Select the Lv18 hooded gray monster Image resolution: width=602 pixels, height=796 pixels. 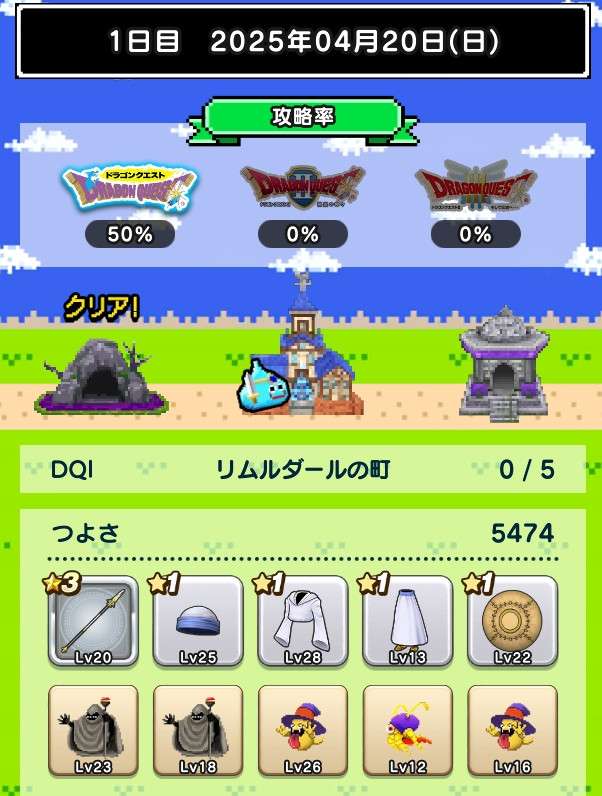coord(197,731)
